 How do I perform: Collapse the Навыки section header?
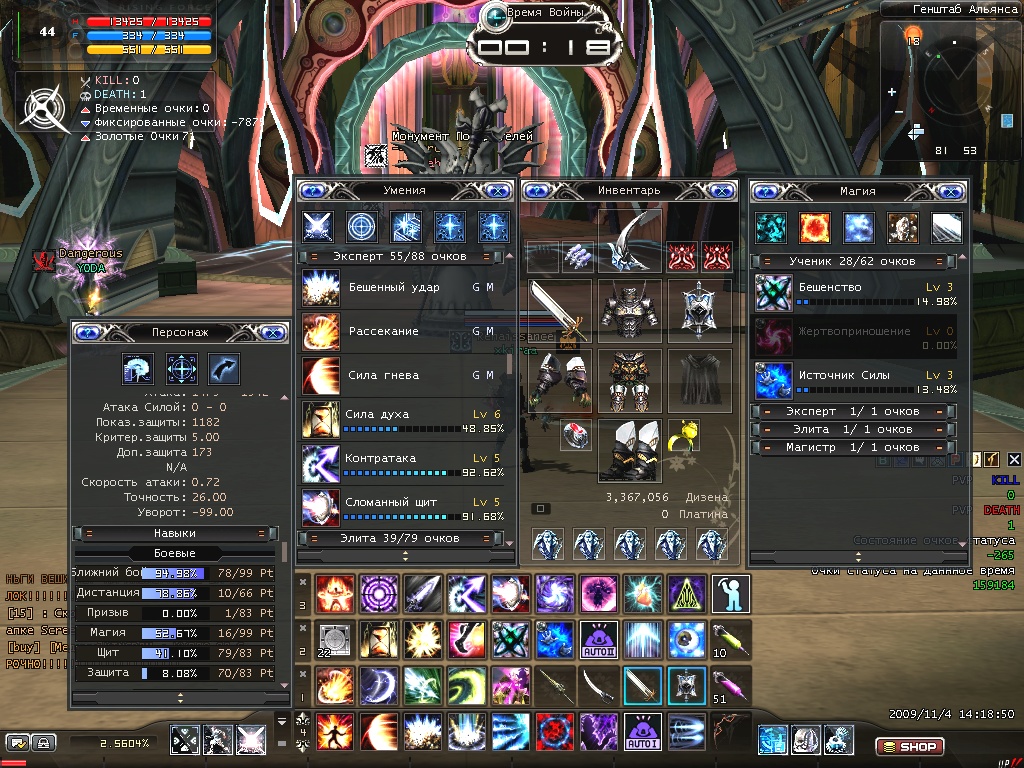coord(175,533)
